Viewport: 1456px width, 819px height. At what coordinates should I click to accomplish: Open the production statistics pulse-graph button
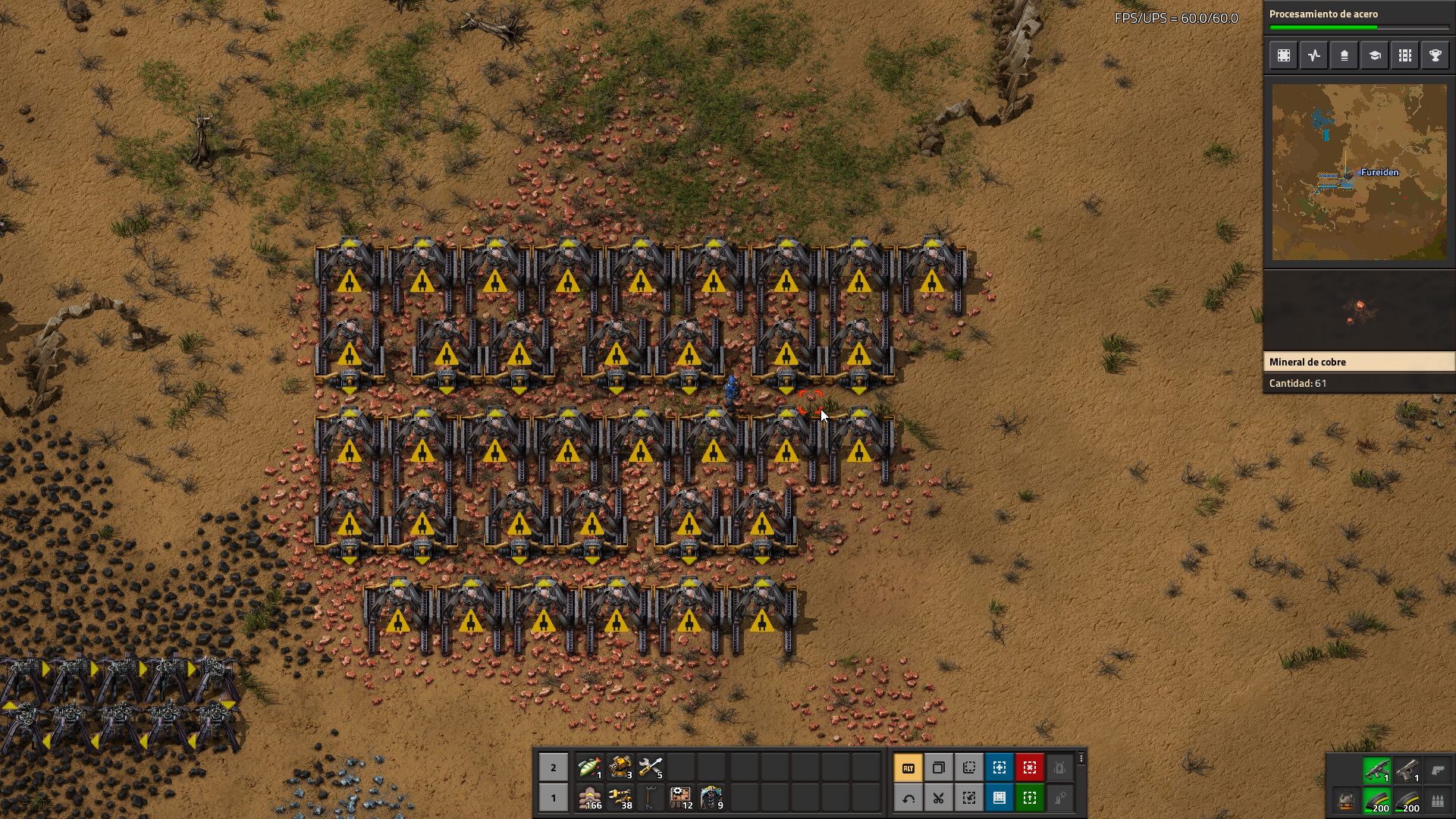pos(1314,55)
